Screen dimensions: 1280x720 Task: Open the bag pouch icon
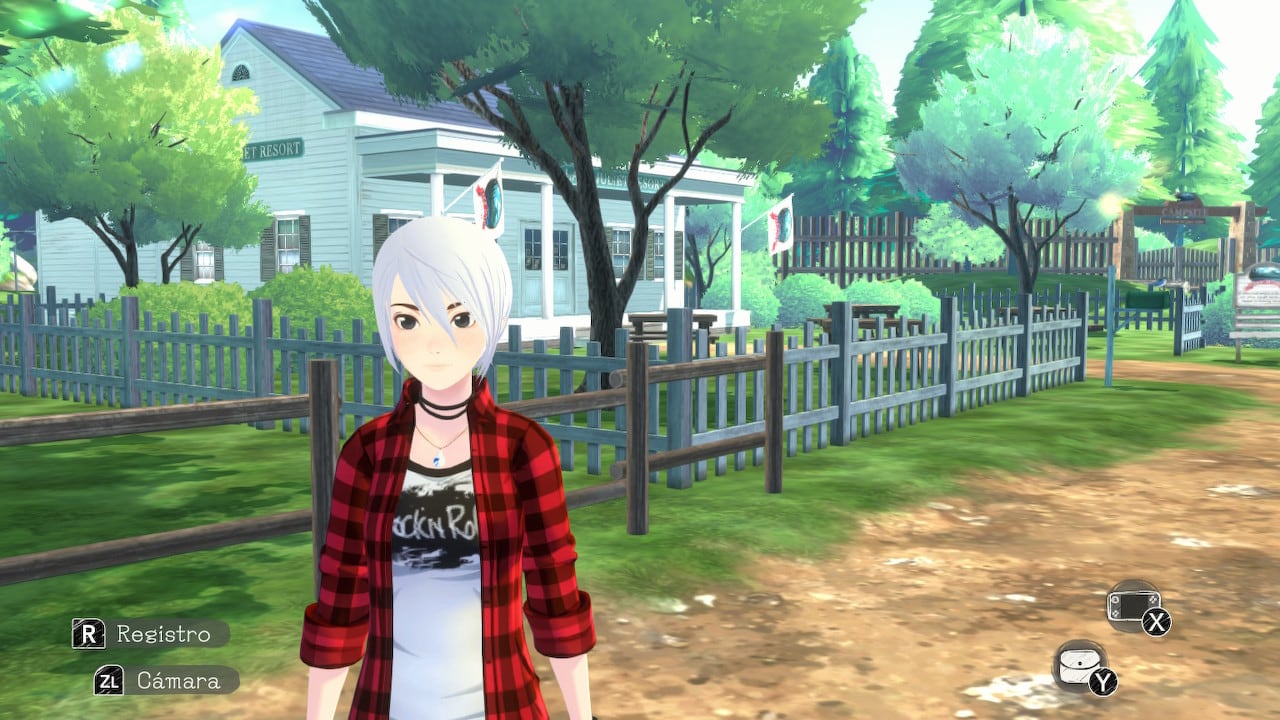pos(1080,666)
